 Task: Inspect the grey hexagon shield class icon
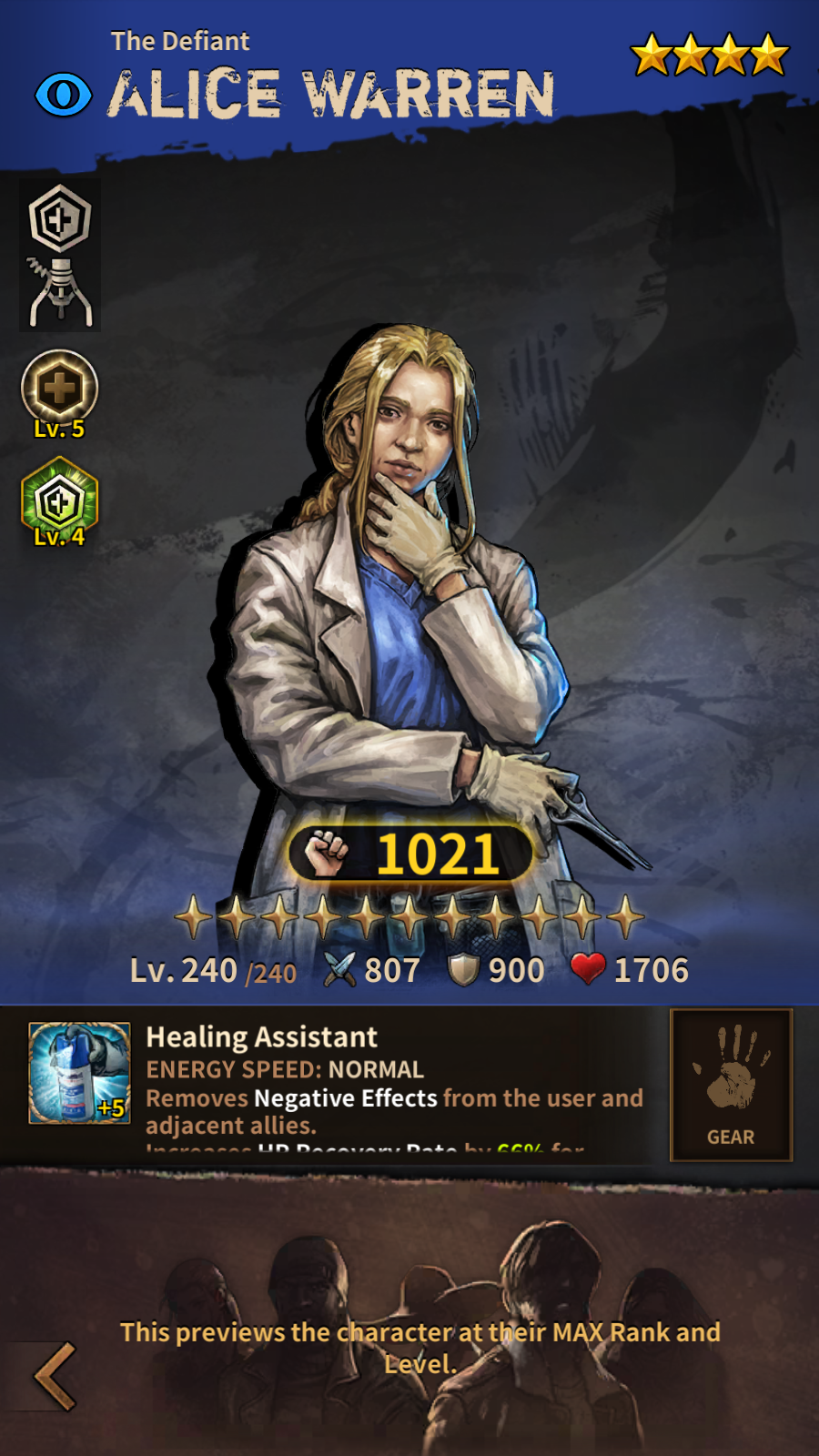tap(60, 218)
